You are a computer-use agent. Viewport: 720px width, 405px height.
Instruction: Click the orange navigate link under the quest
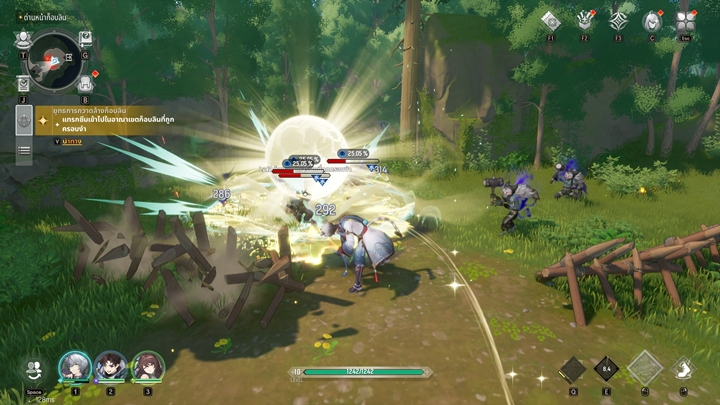tap(71, 142)
